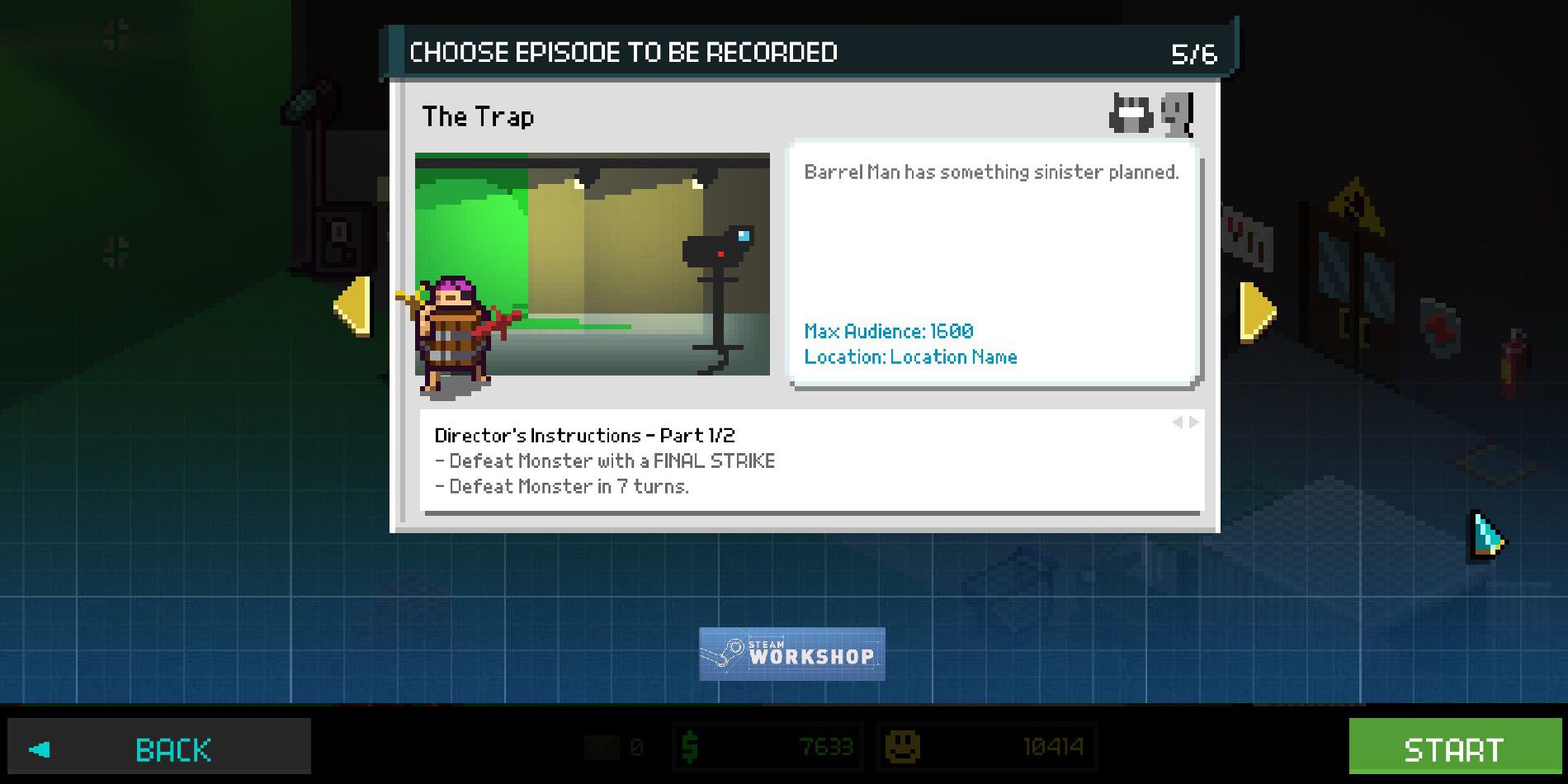Click the Location Name link
The image size is (1568, 784).
click(911, 357)
